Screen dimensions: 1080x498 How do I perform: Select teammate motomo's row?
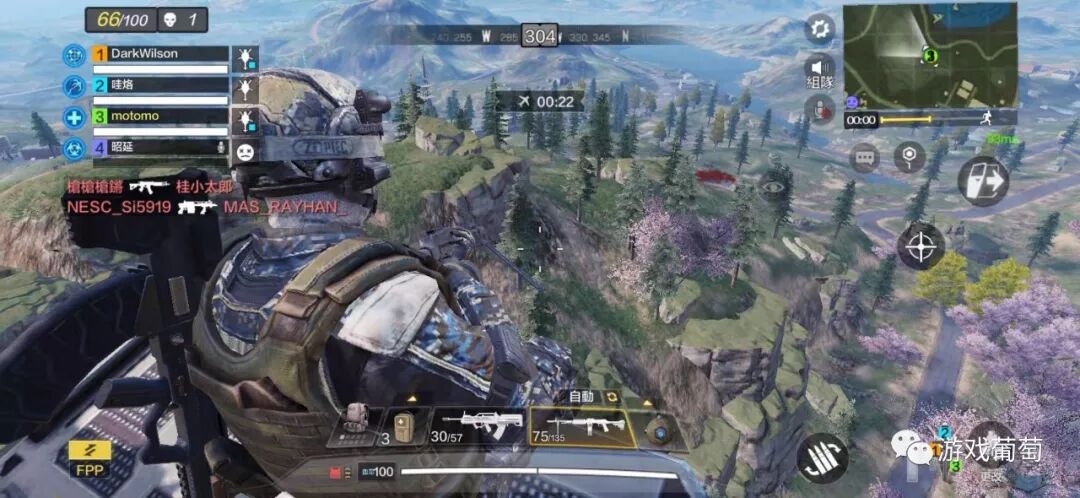click(x=160, y=117)
